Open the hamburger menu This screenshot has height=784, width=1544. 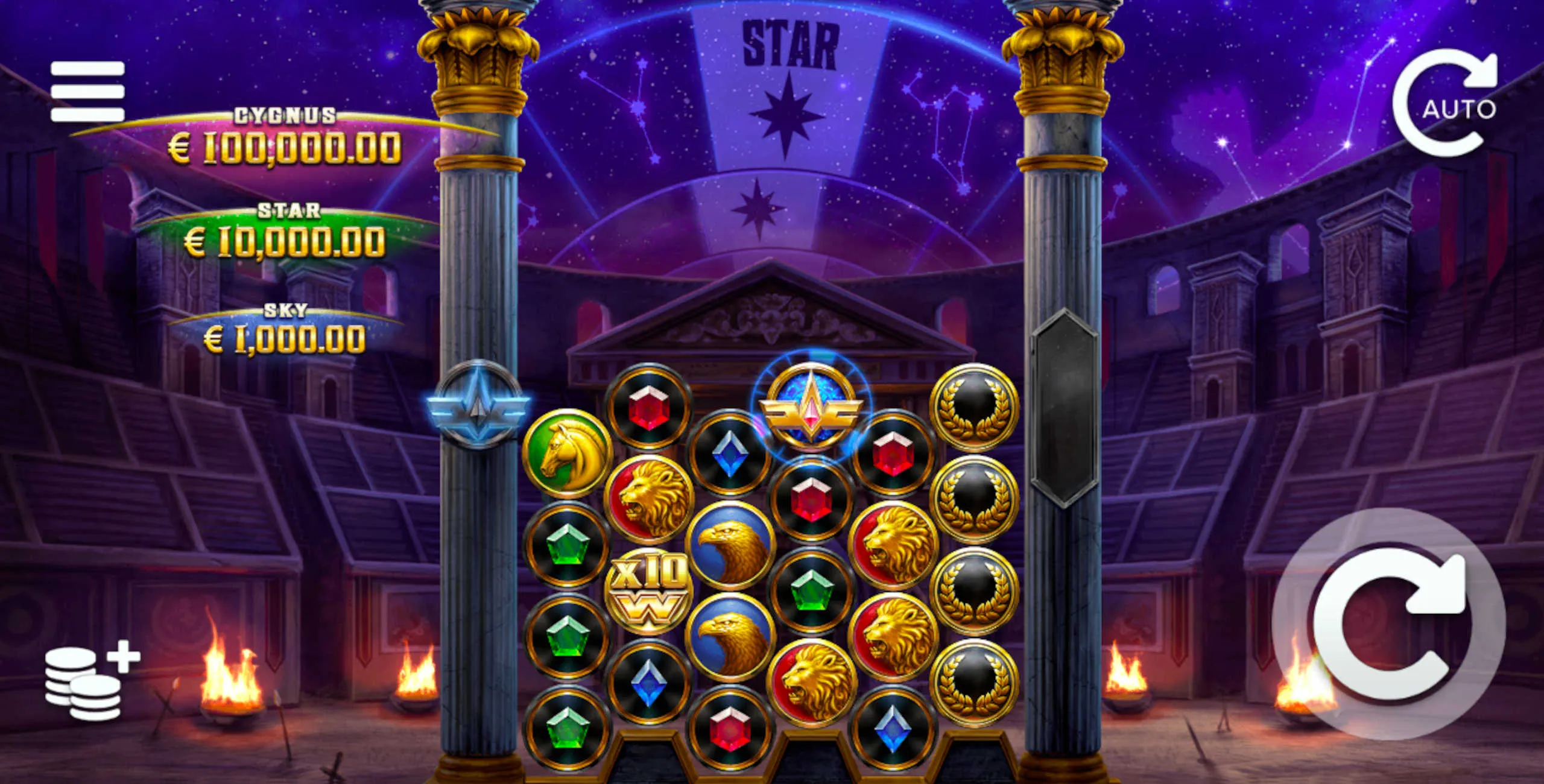[x=87, y=91]
